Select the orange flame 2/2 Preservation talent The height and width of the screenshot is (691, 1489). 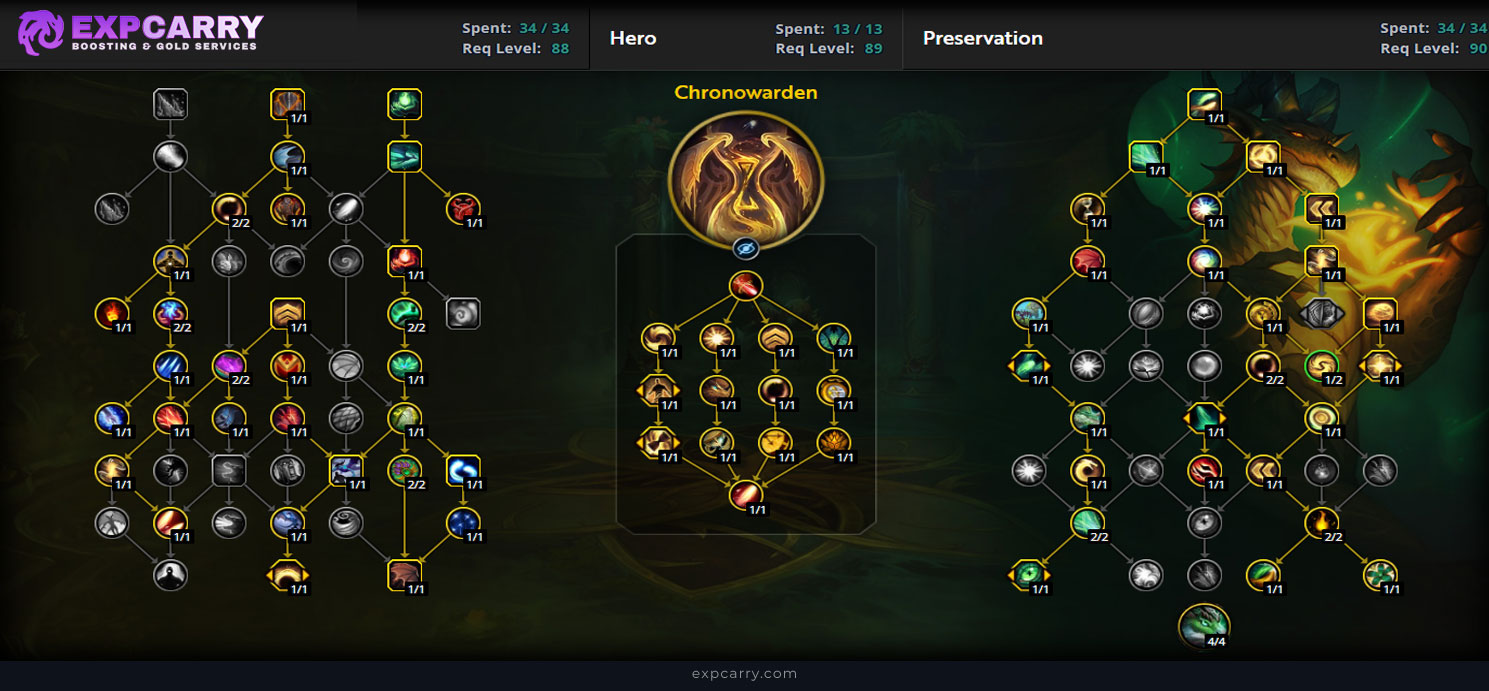pos(1322,522)
